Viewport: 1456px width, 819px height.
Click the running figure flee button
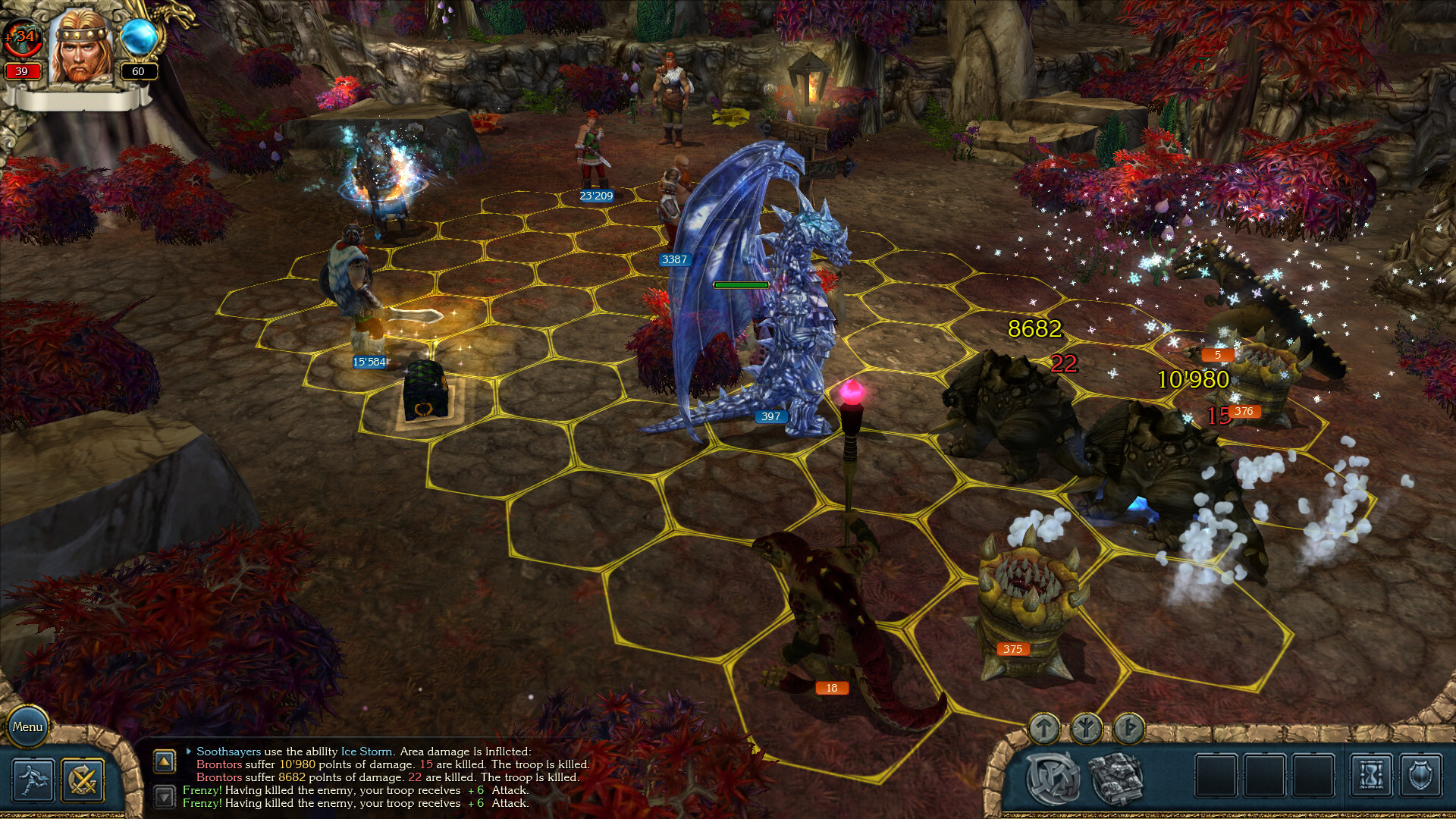[x=33, y=780]
